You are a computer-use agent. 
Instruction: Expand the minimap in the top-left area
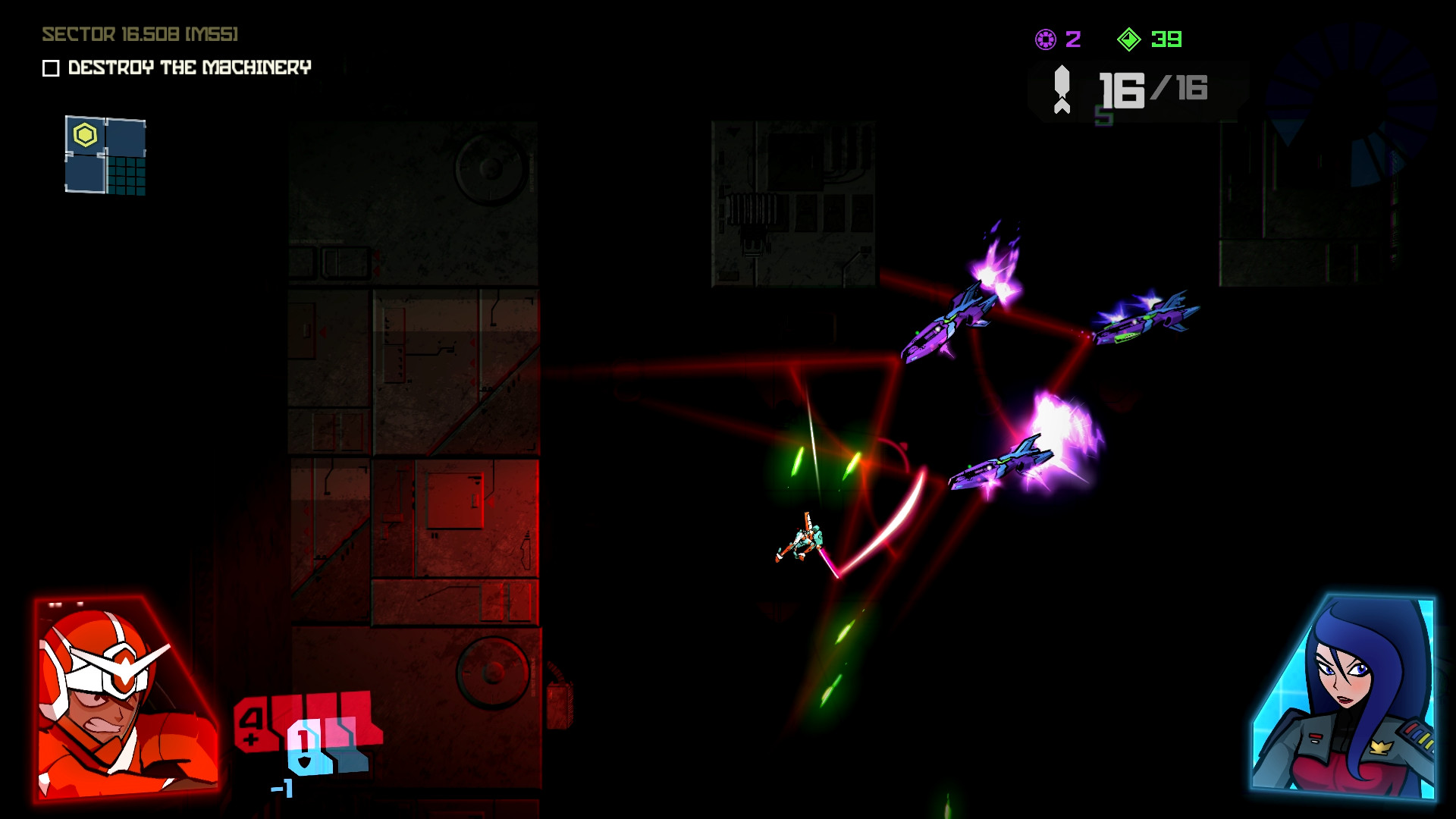click(106, 155)
